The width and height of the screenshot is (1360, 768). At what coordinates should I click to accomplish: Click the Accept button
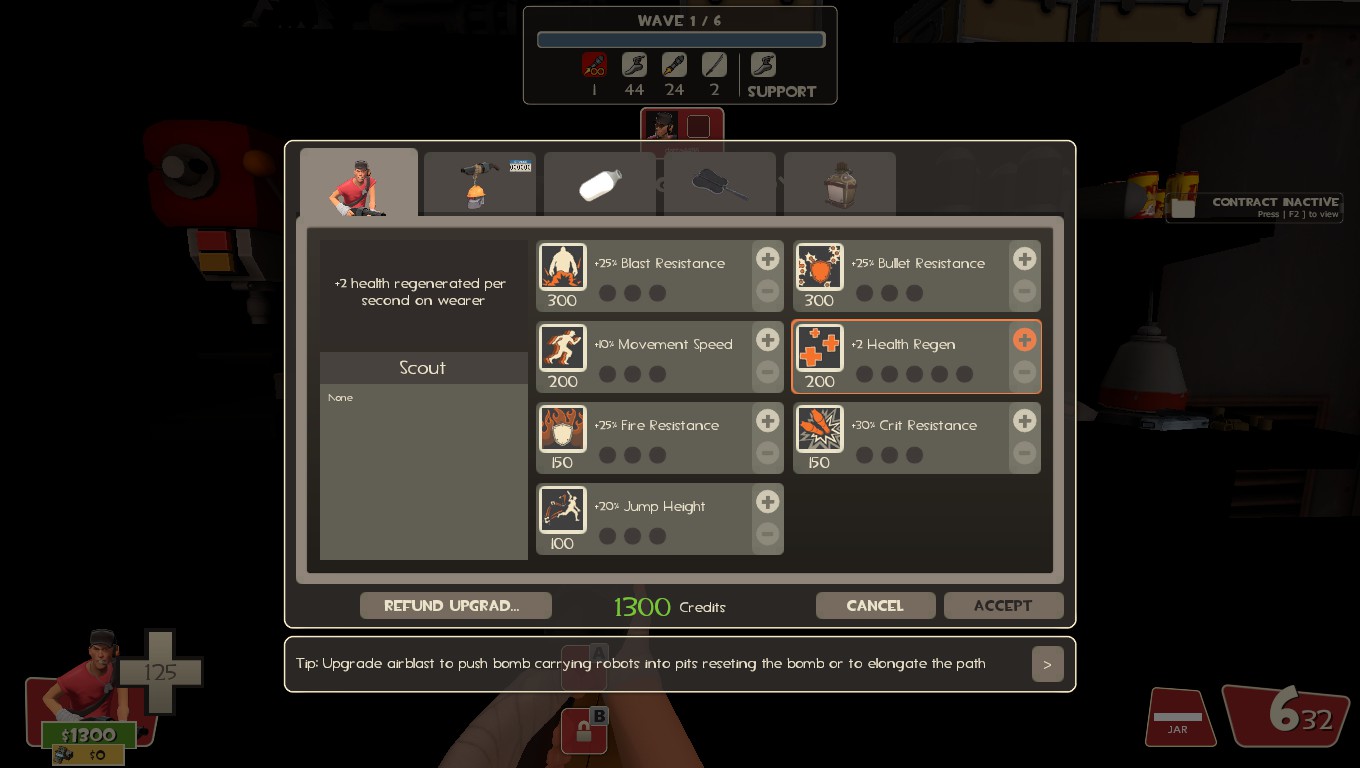pyautogui.click(x=1003, y=605)
